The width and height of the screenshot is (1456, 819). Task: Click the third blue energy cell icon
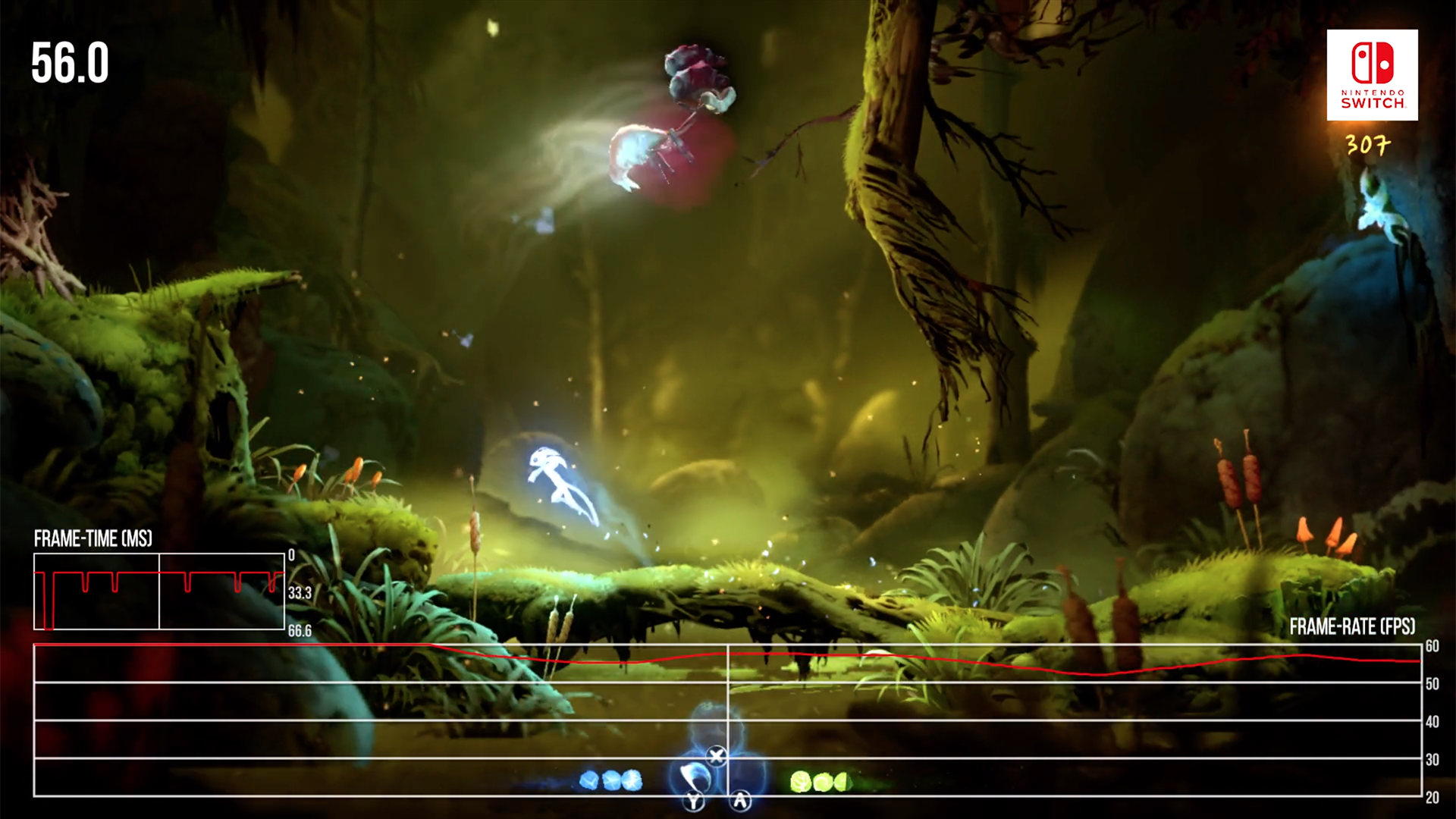coord(631,781)
